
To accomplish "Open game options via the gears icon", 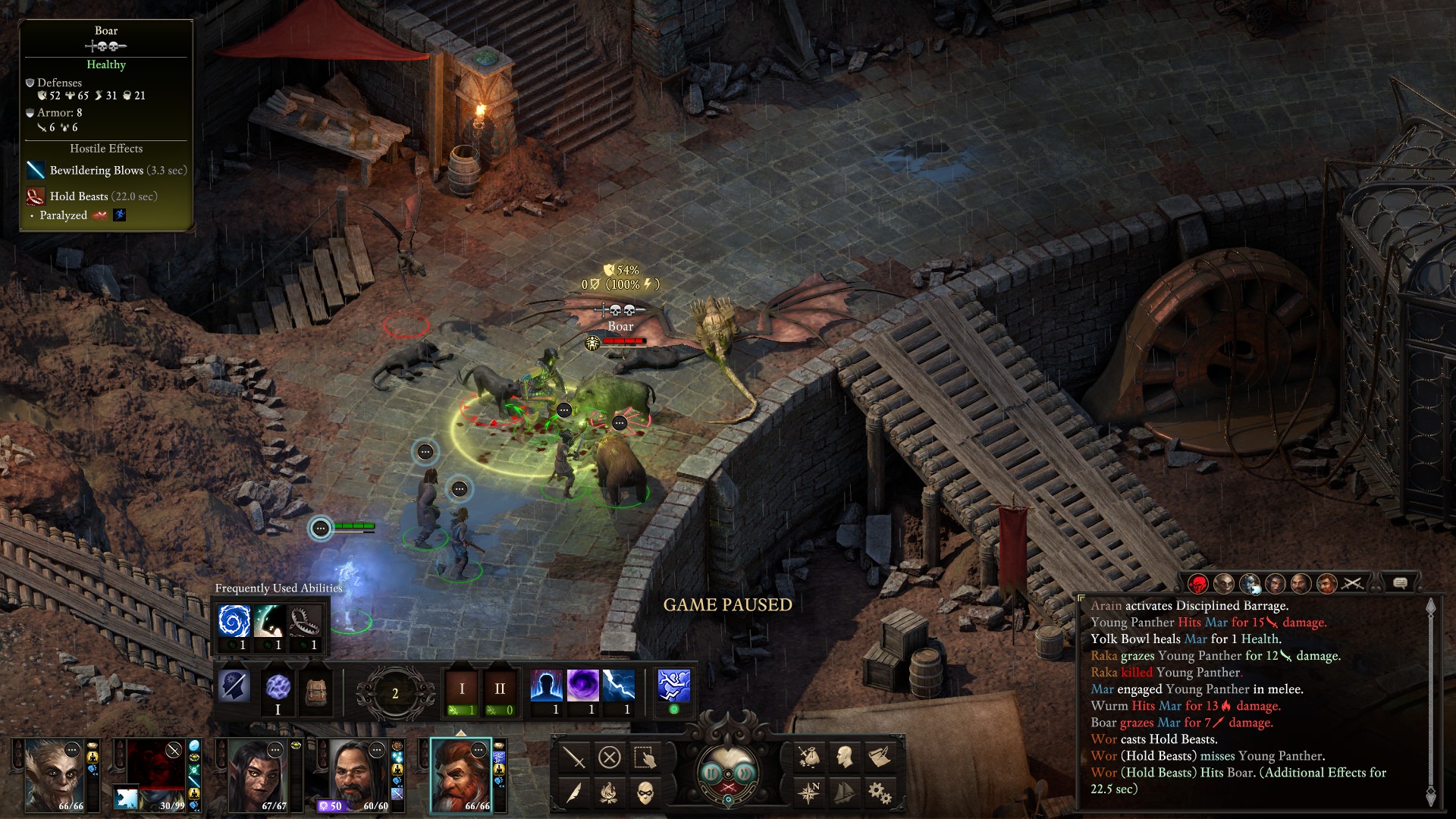I will pos(880,792).
